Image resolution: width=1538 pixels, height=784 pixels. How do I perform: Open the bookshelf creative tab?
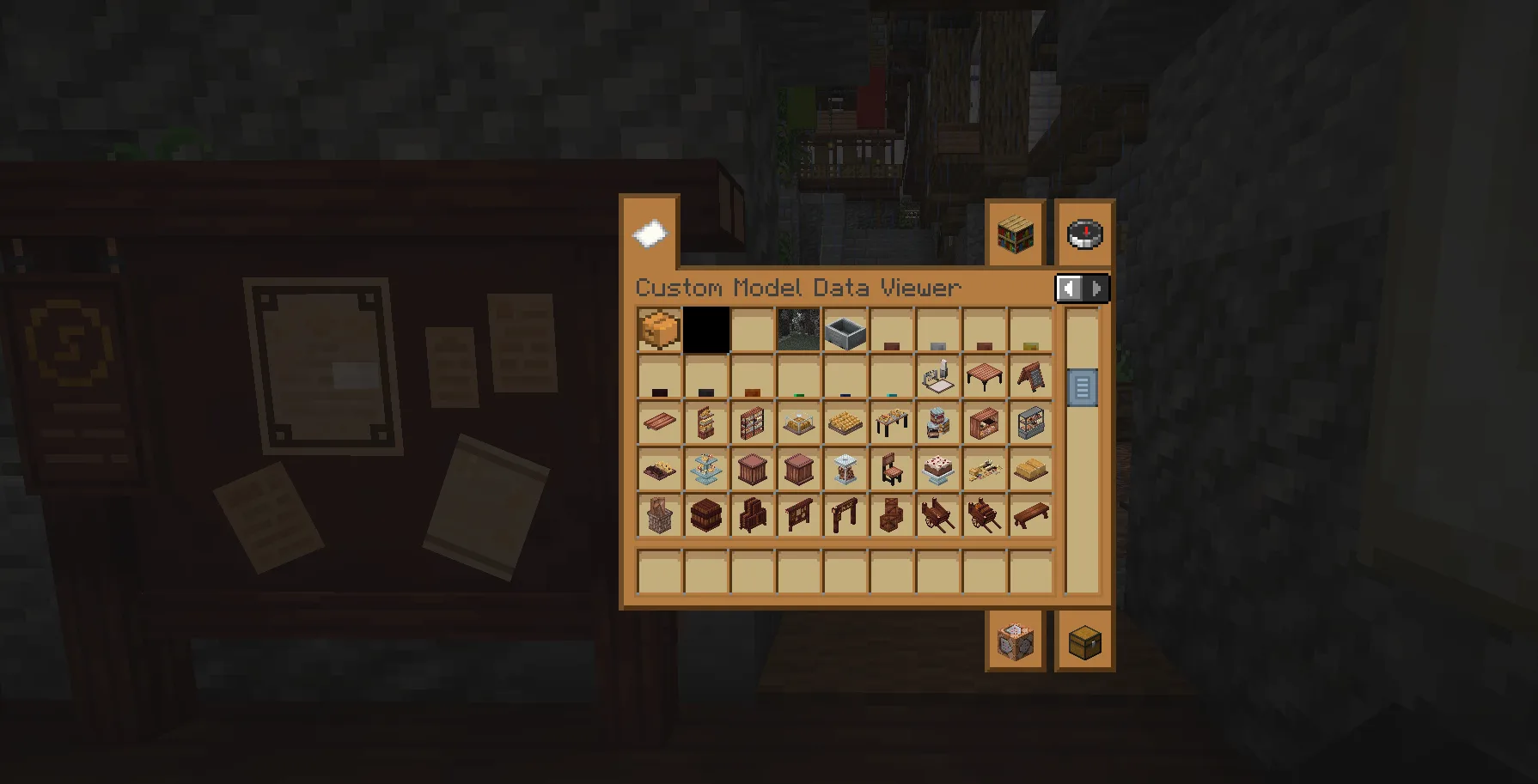tap(1015, 234)
